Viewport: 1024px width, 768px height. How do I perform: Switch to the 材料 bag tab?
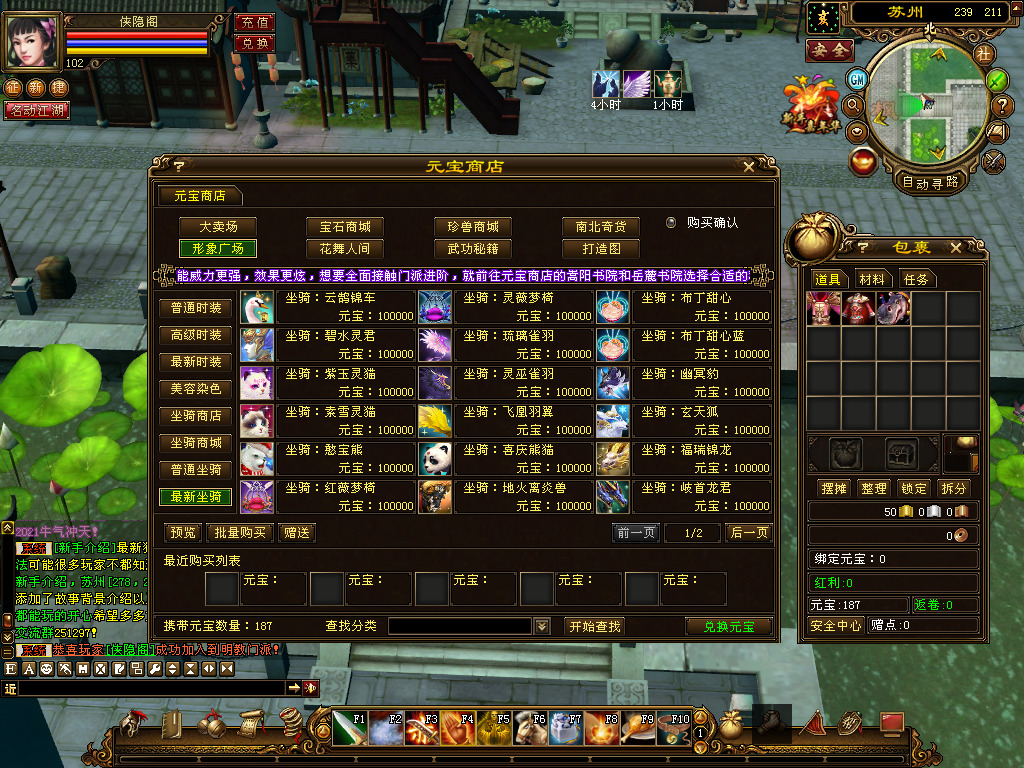coord(871,280)
